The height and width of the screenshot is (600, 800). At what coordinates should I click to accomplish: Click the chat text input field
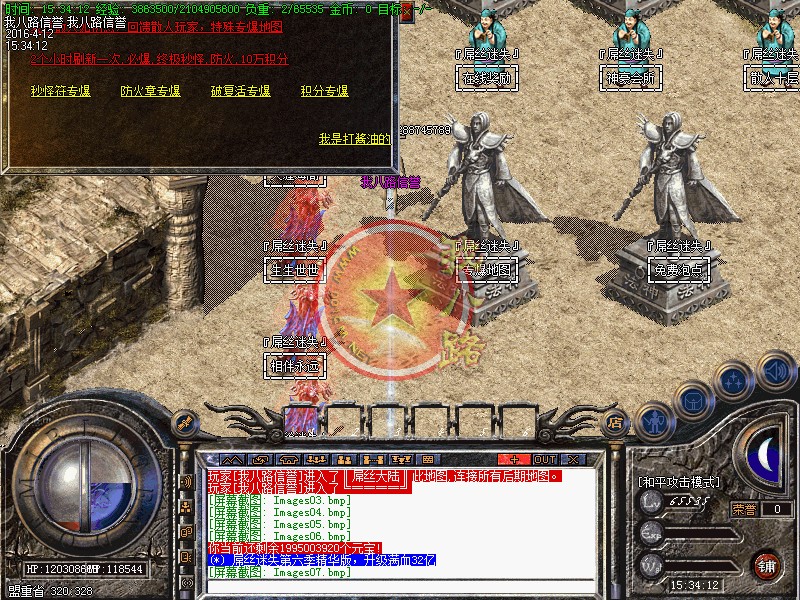click(400, 590)
